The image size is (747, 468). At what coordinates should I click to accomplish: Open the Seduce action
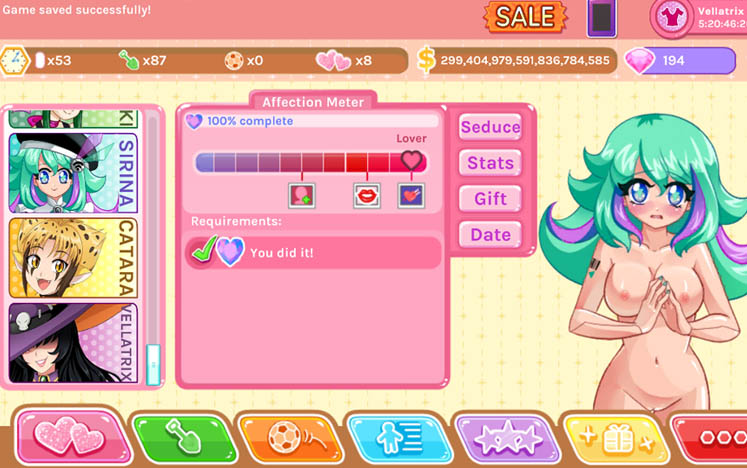coord(490,127)
